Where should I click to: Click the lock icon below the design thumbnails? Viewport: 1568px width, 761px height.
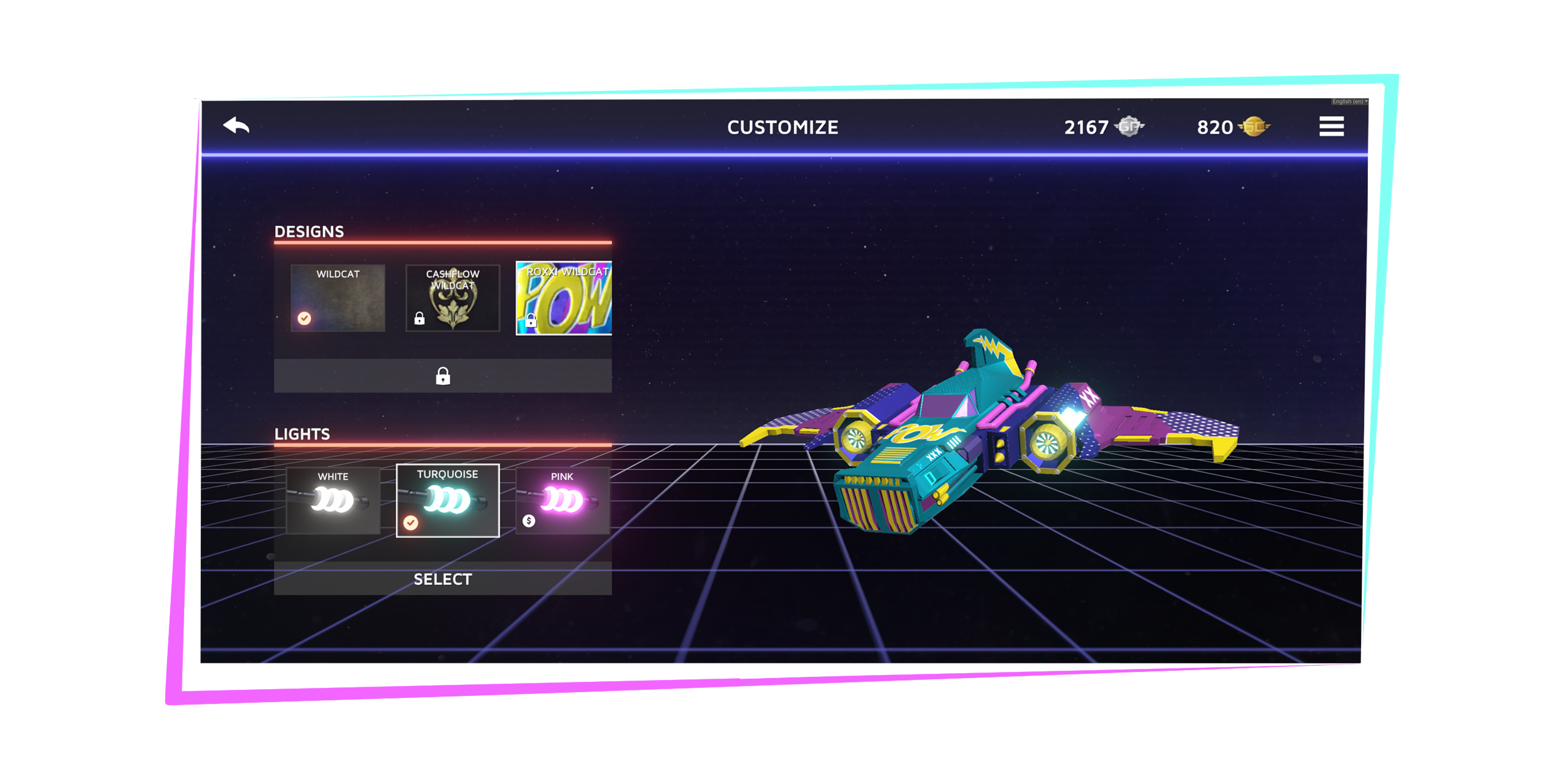click(x=443, y=377)
